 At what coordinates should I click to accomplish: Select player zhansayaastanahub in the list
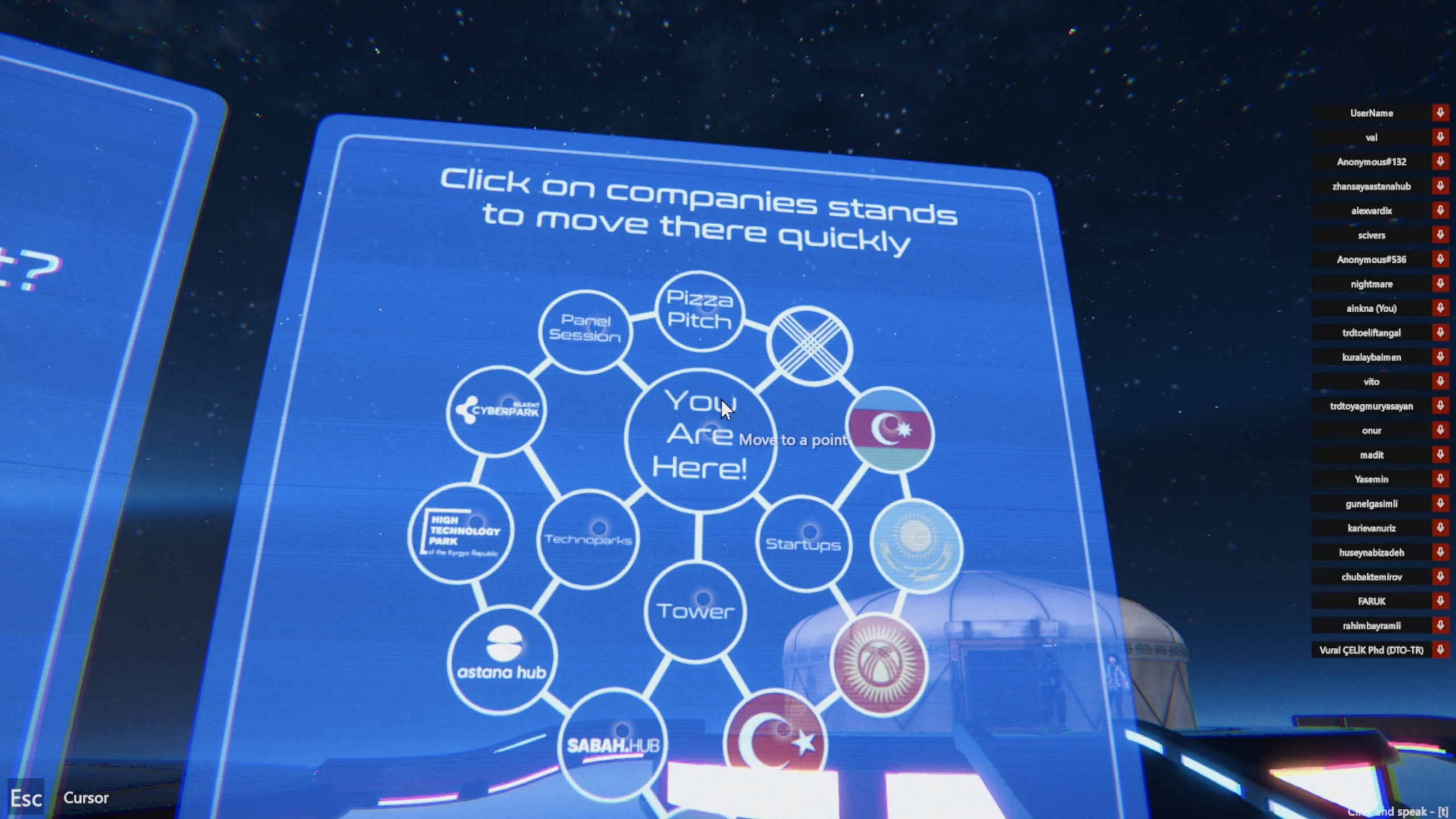pyautogui.click(x=1371, y=187)
